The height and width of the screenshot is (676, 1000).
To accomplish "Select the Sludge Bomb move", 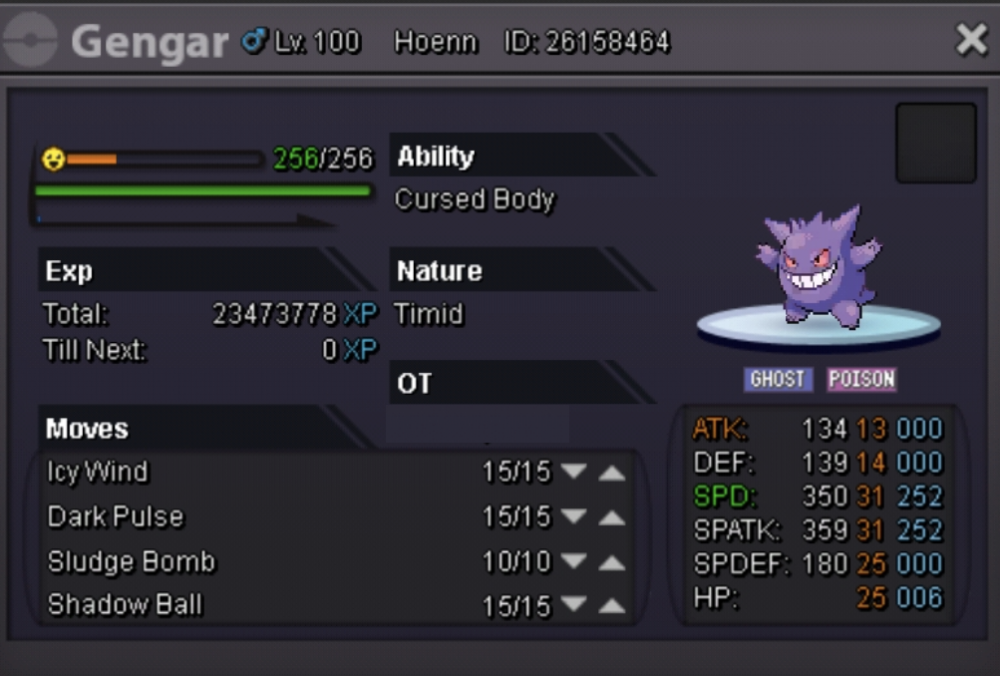I will point(131,562).
